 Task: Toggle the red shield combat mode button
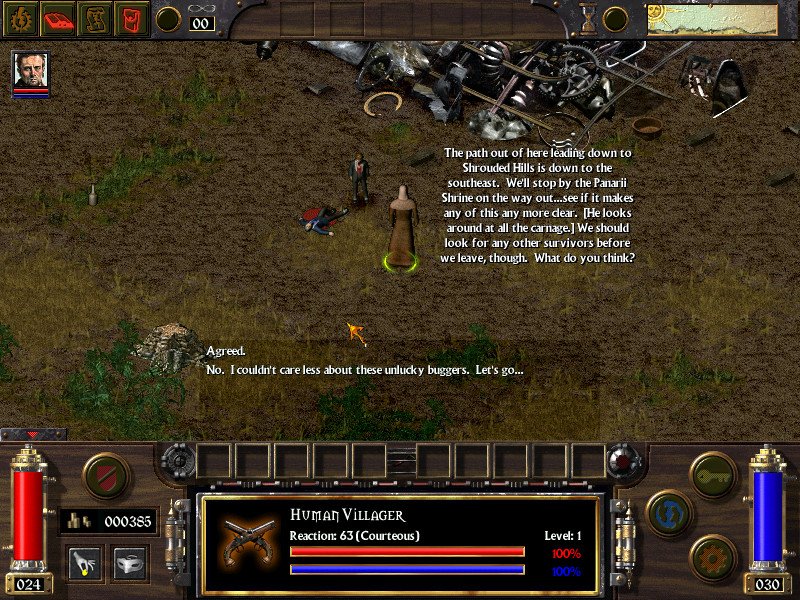pos(104,475)
